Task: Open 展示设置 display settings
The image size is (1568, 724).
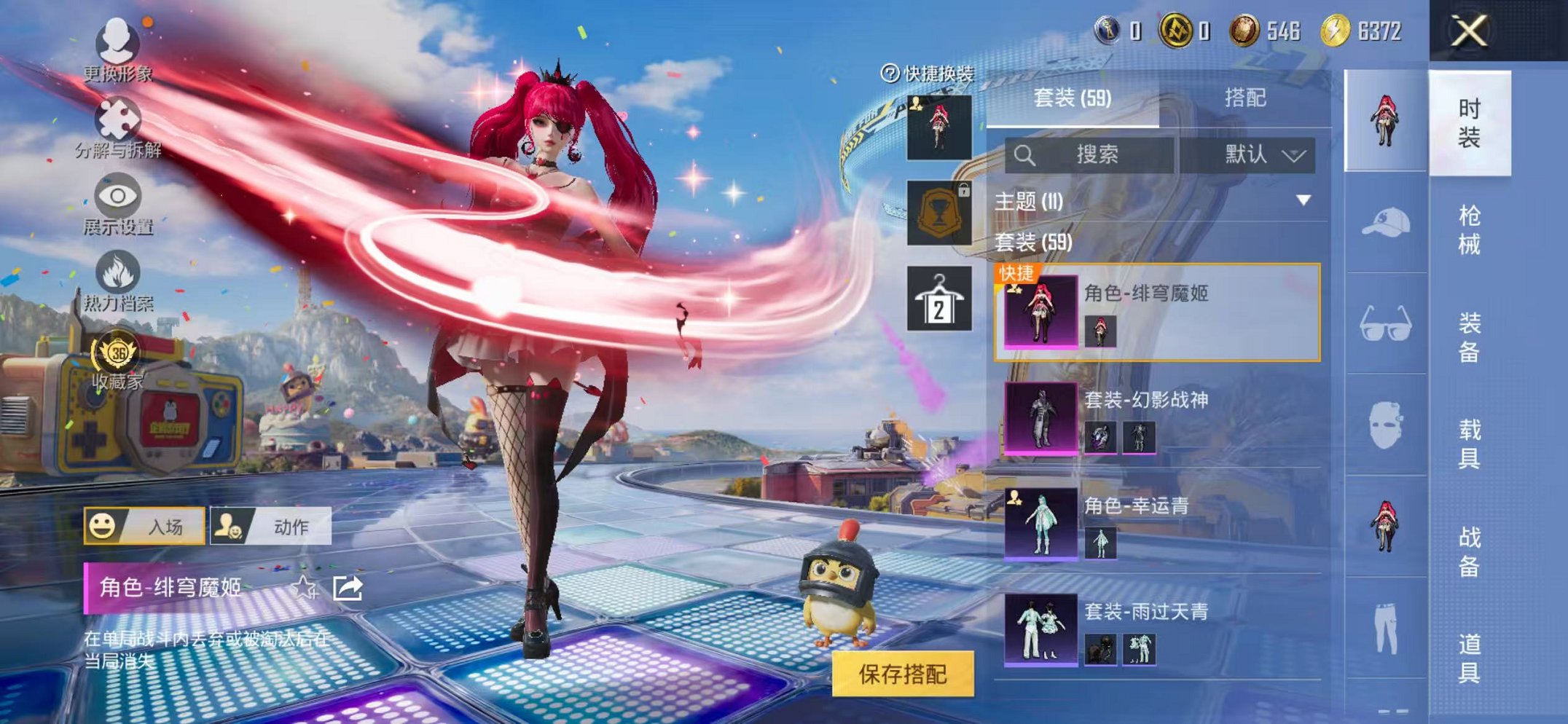Action: pos(117,195)
